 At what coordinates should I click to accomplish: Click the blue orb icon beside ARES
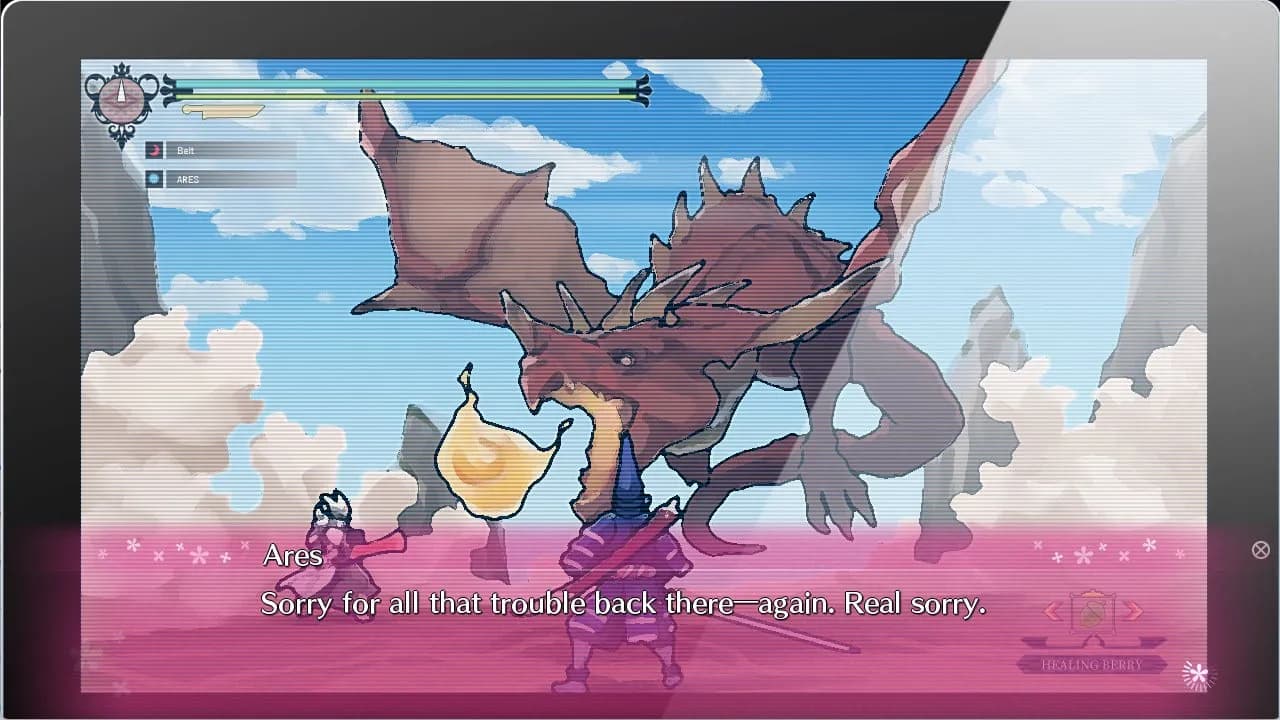(155, 179)
